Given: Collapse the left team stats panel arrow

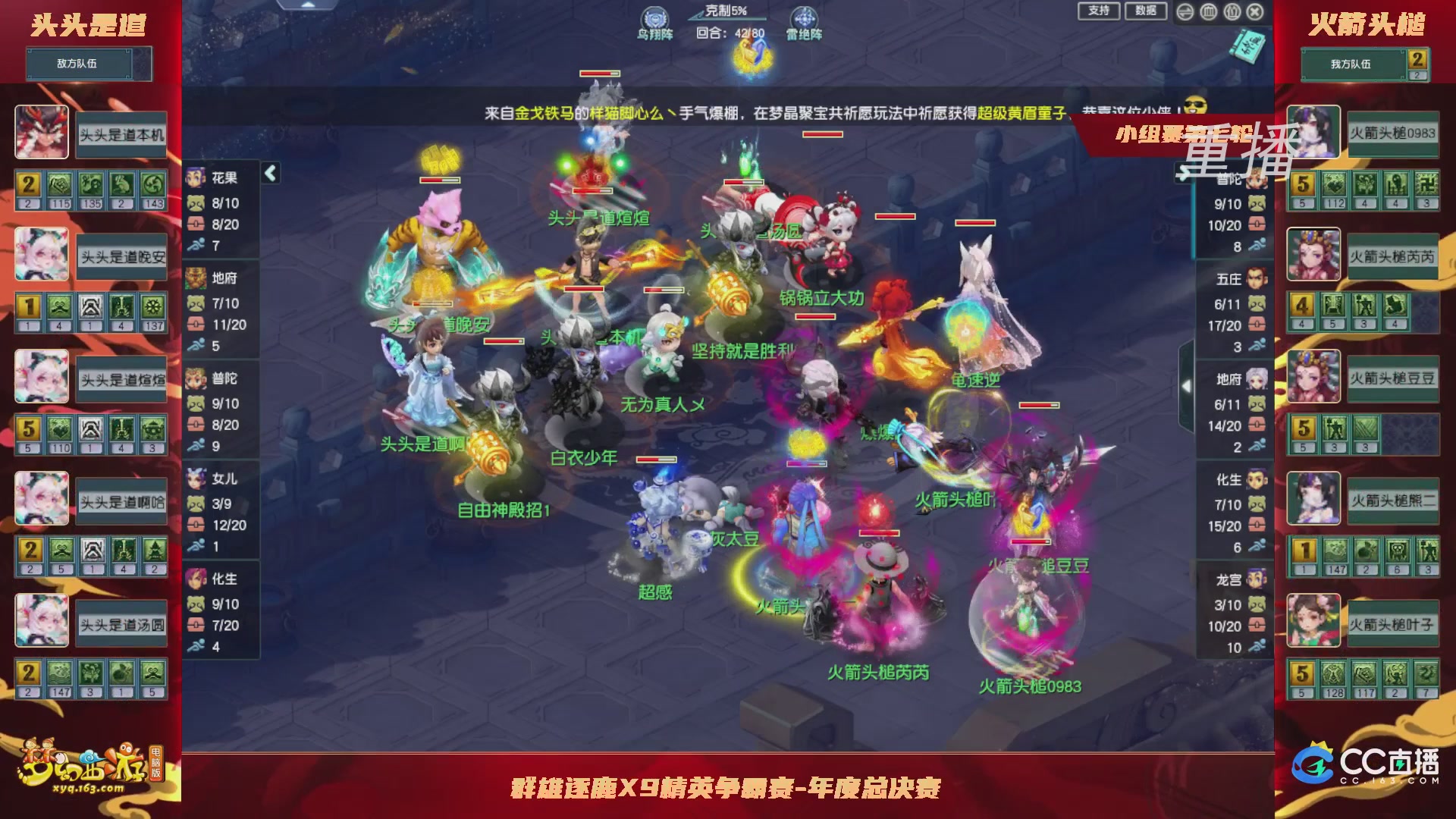Looking at the screenshot, I should click(270, 172).
